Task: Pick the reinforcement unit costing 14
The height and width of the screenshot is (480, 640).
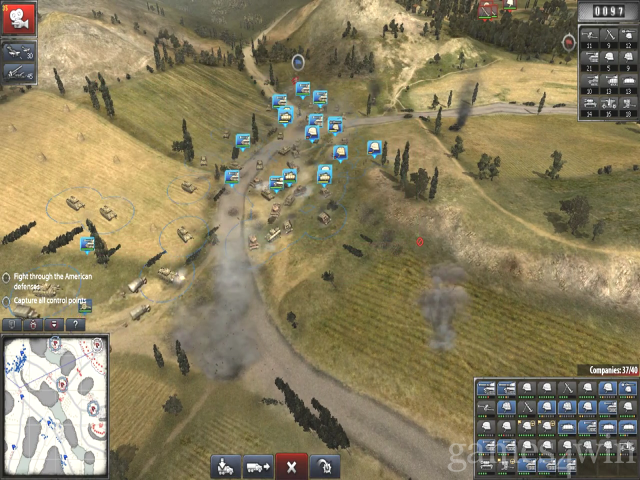Action: (x=588, y=105)
